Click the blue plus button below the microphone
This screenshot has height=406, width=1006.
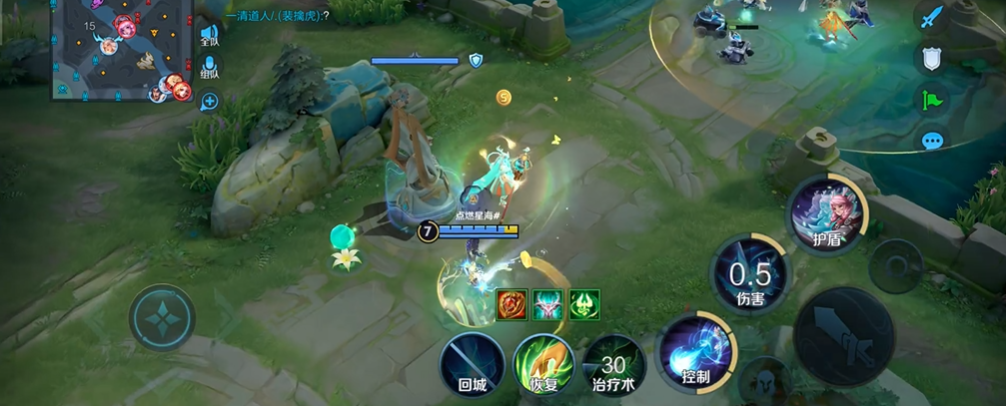[210, 101]
